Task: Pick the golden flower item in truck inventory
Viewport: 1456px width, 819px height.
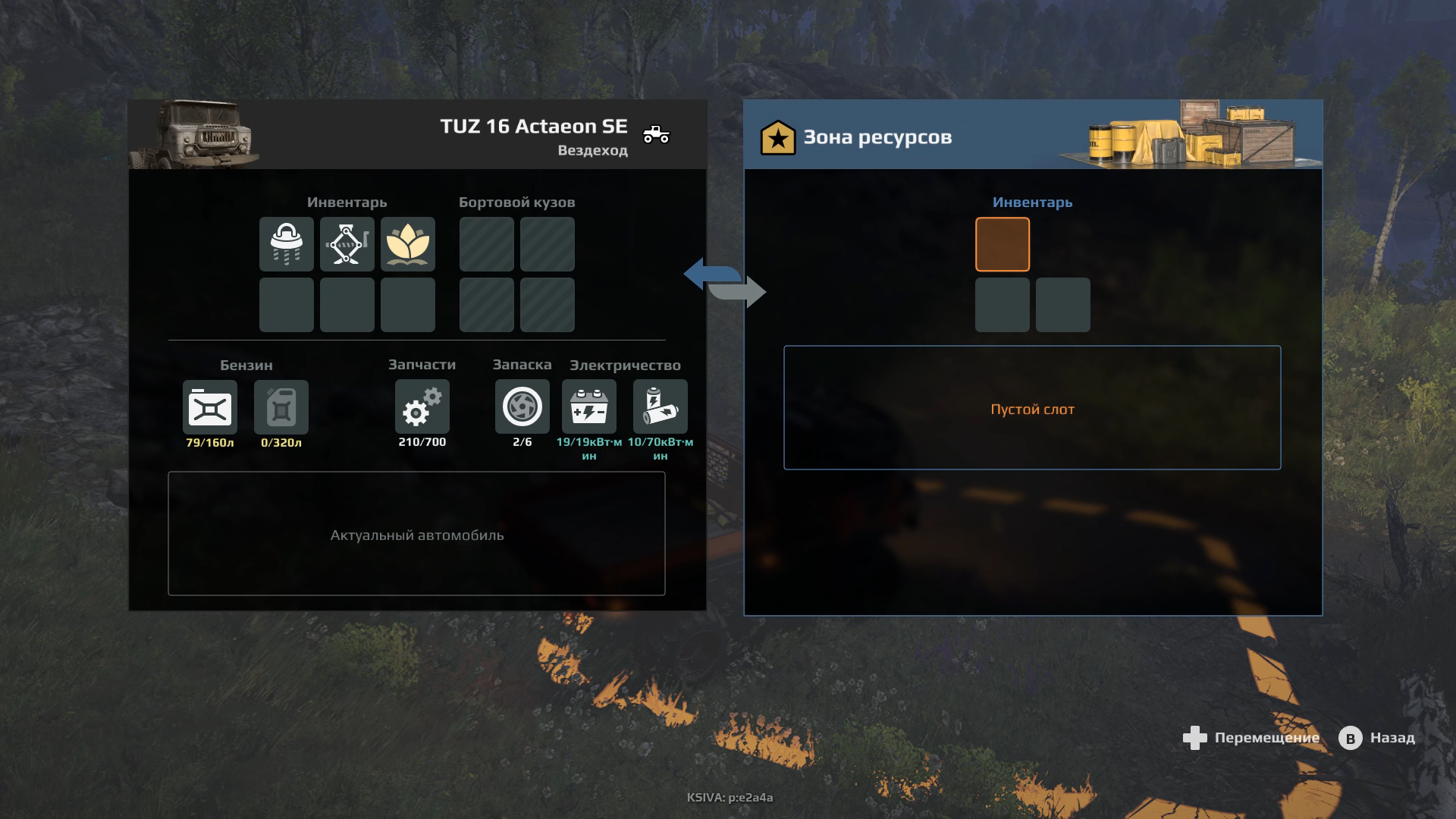Action: pyautogui.click(x=409, y=244)
